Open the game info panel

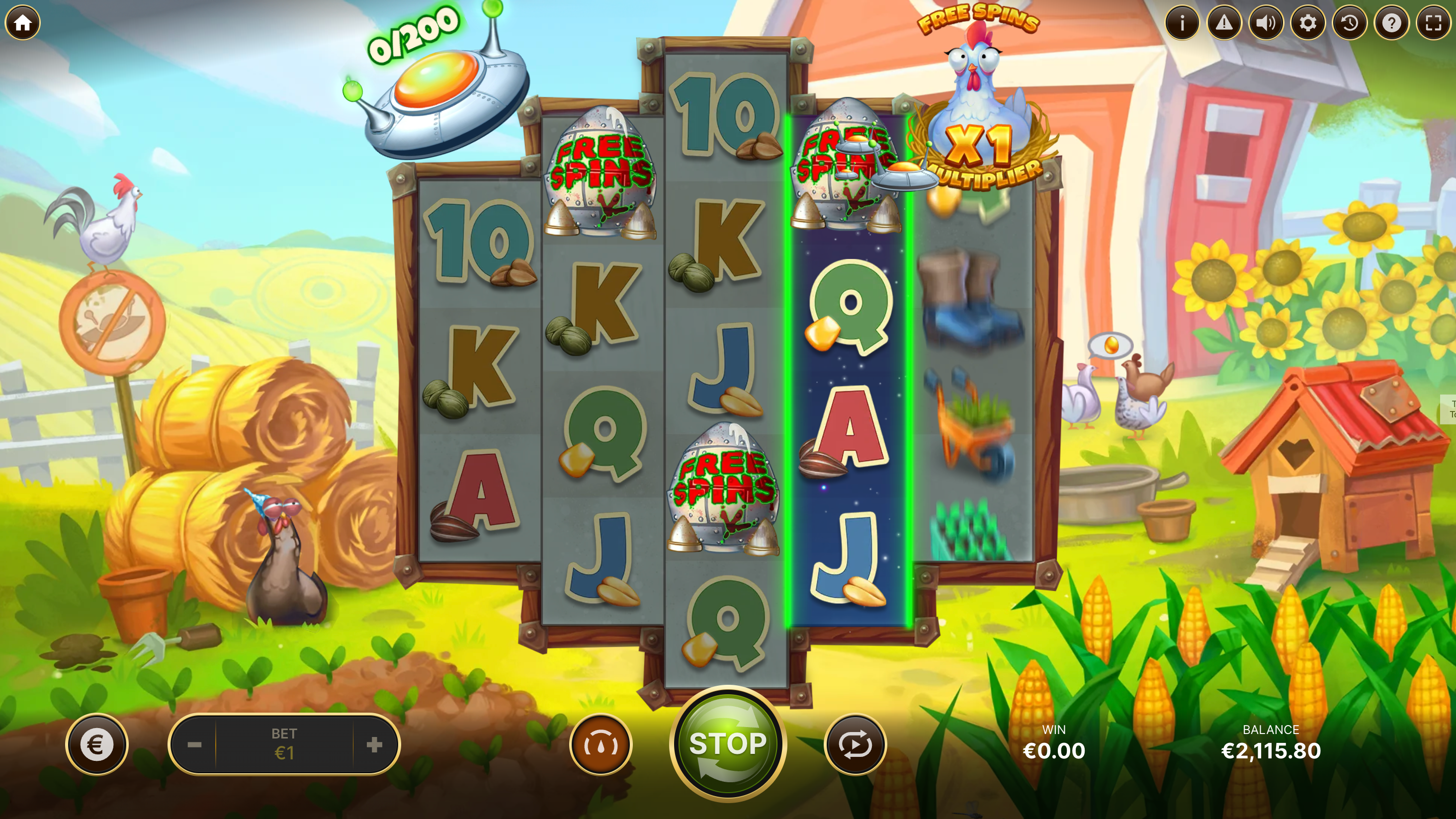[1182, 22]
